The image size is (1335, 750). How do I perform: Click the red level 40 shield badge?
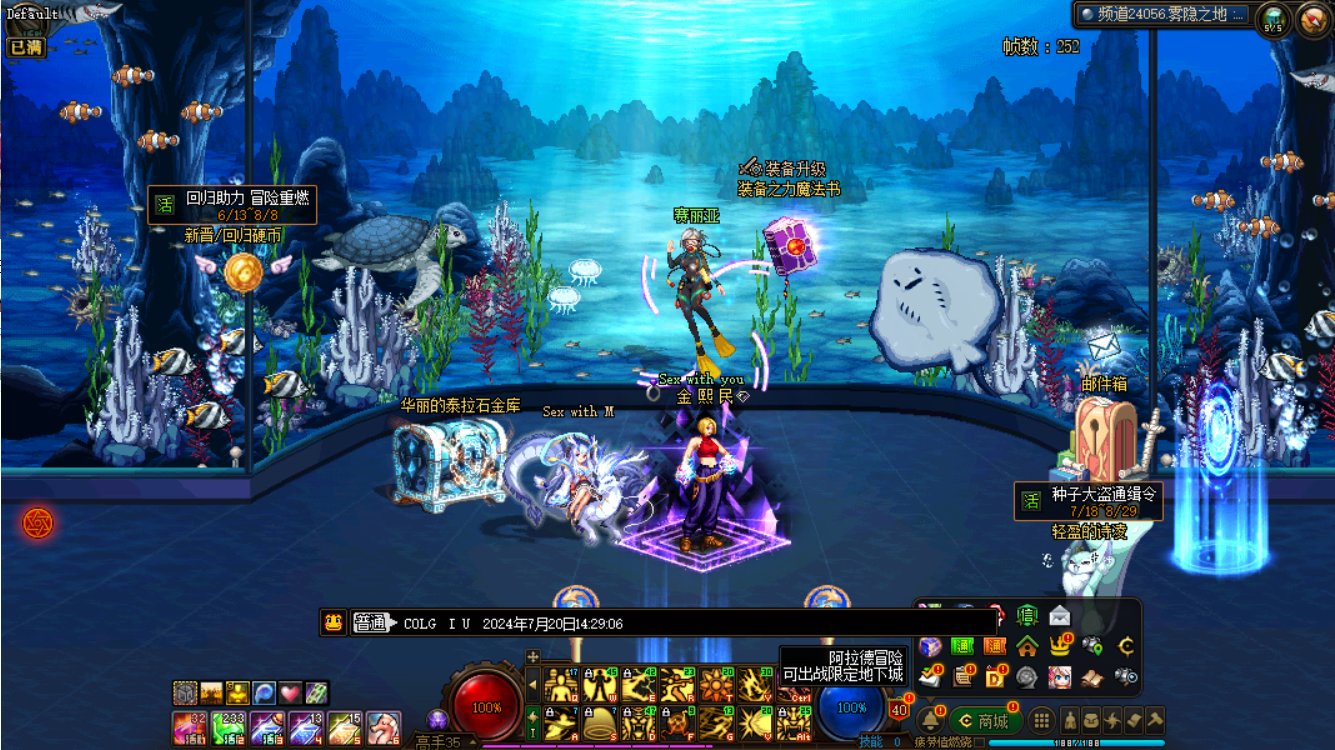coord(898,710)
